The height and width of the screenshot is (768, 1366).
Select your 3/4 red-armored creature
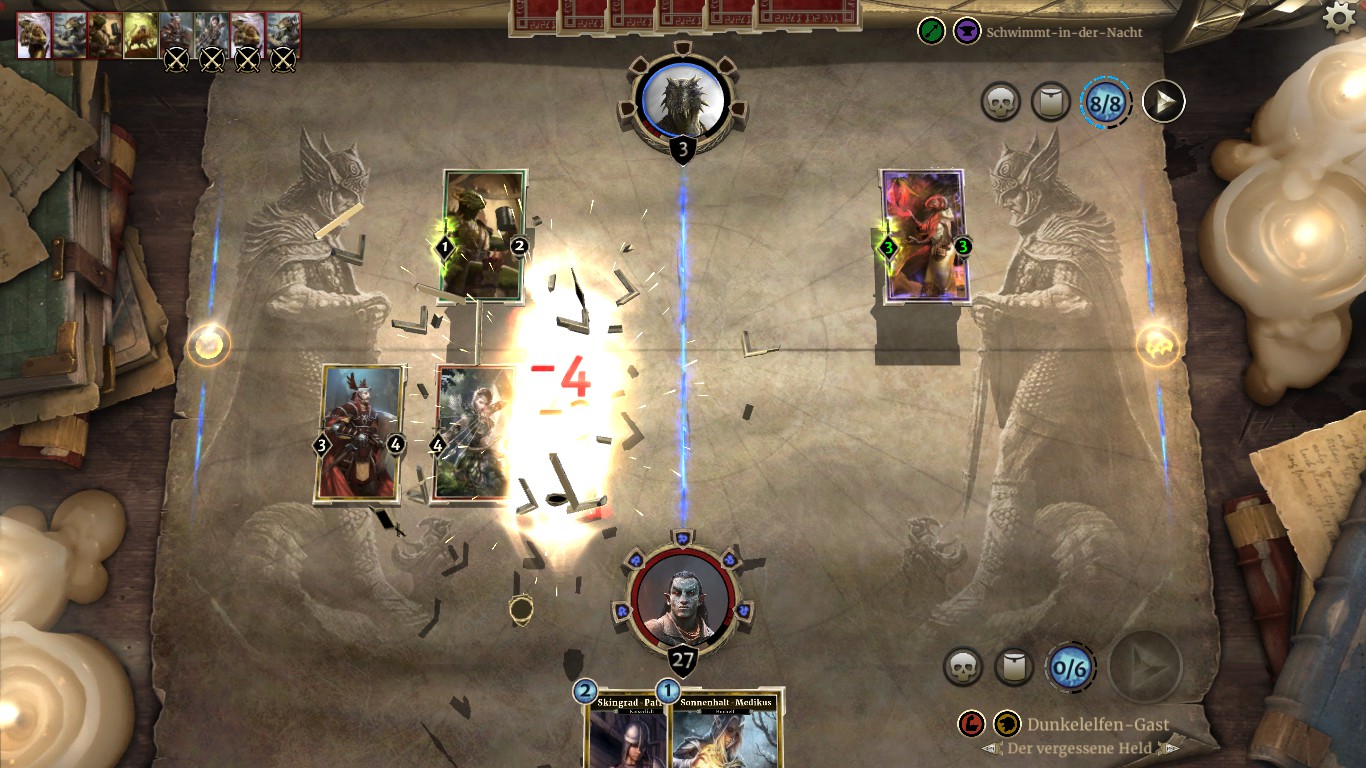[360, 432]
